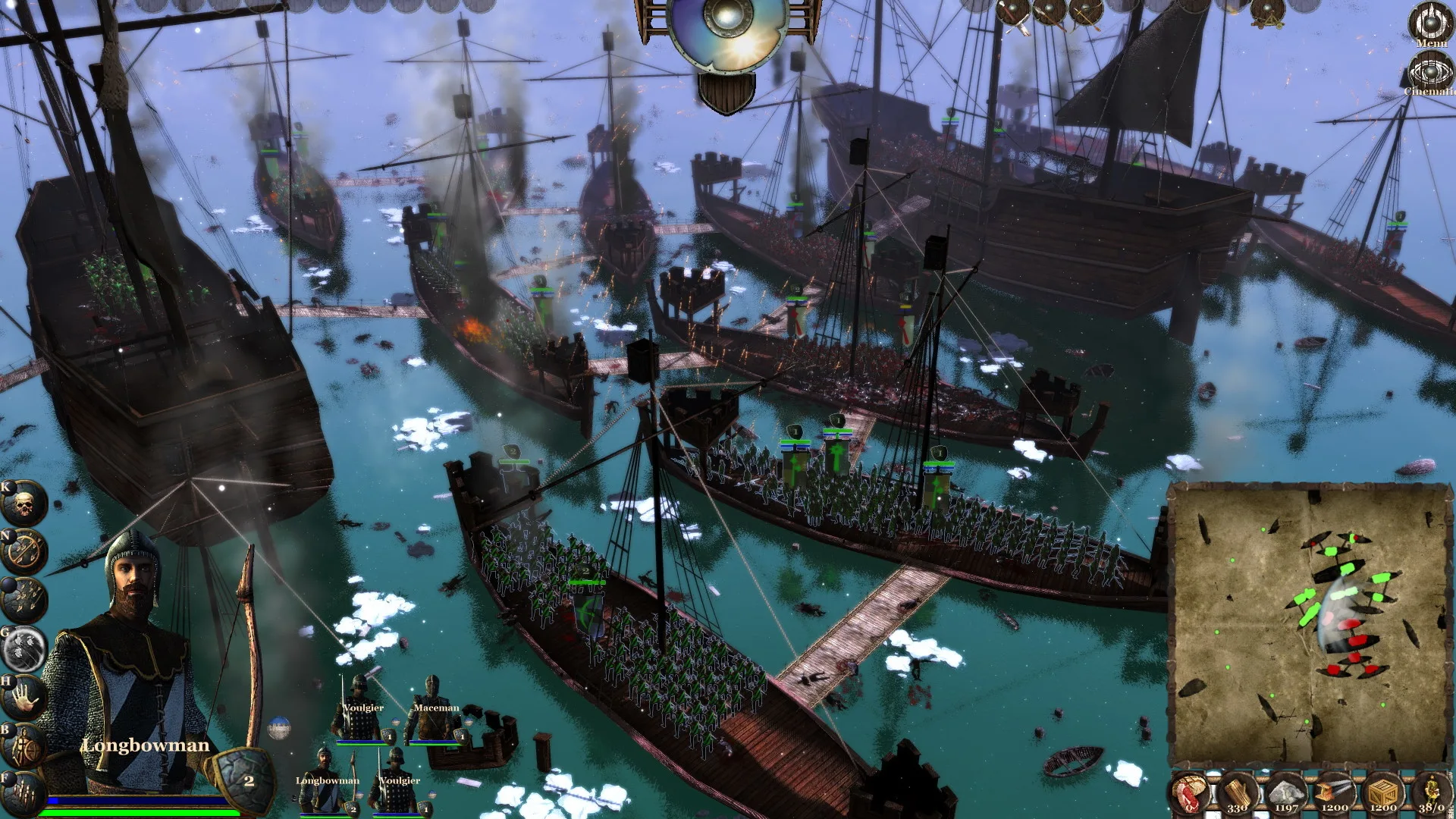Click the crate goods resource icon

[x=1382, y=793]
